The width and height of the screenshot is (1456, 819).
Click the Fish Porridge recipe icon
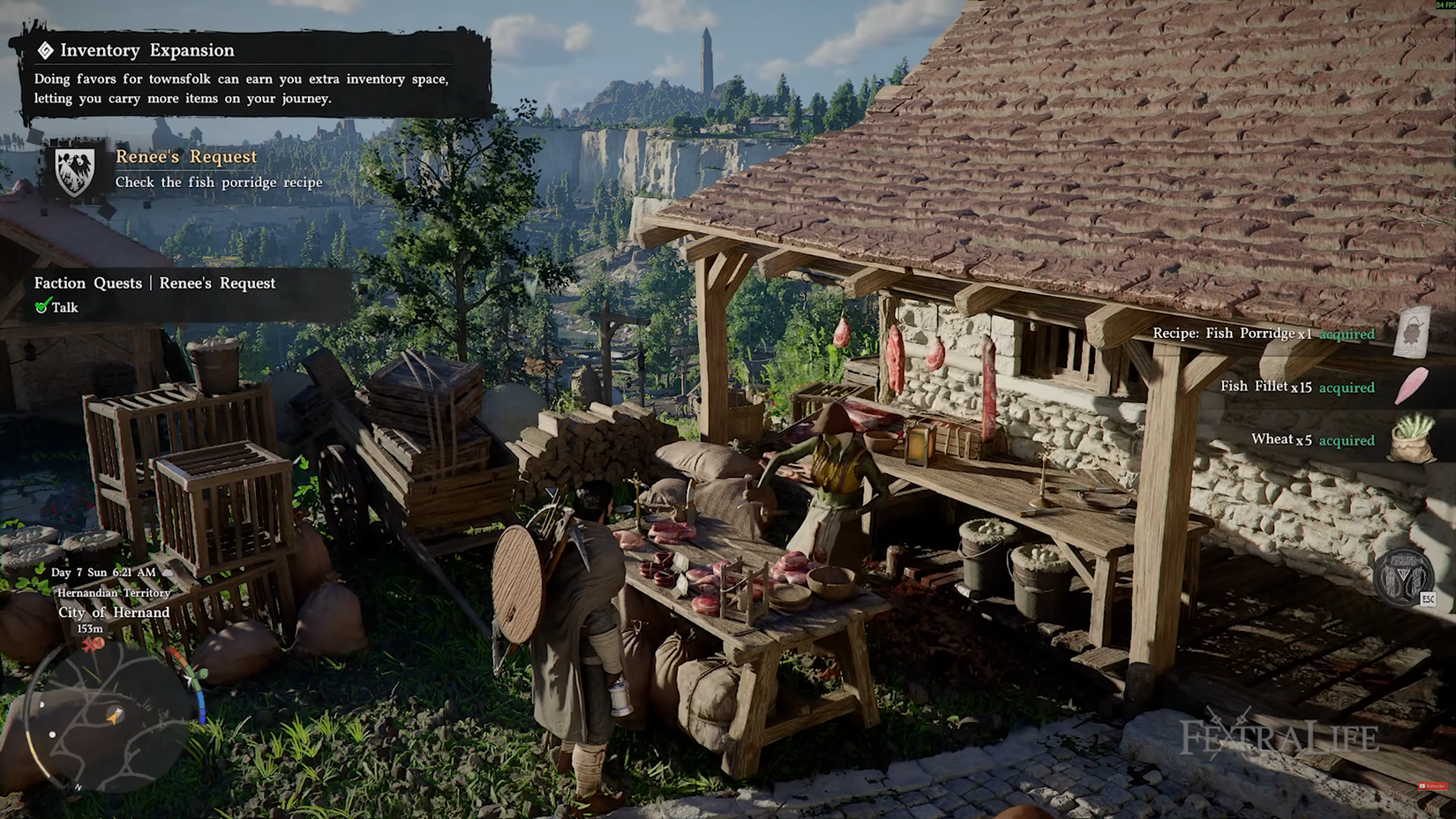click(x=1412, y=332)
